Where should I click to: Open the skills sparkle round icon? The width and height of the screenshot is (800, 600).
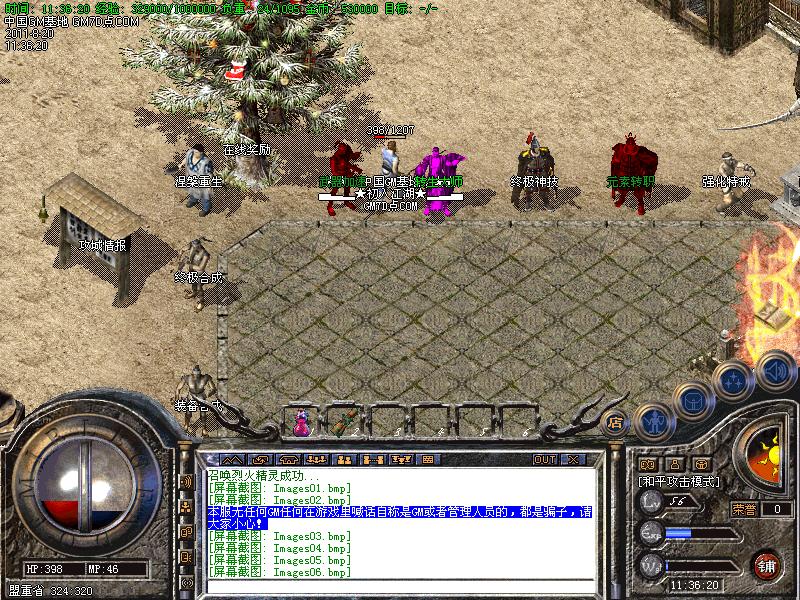click(x=734, y=381)
